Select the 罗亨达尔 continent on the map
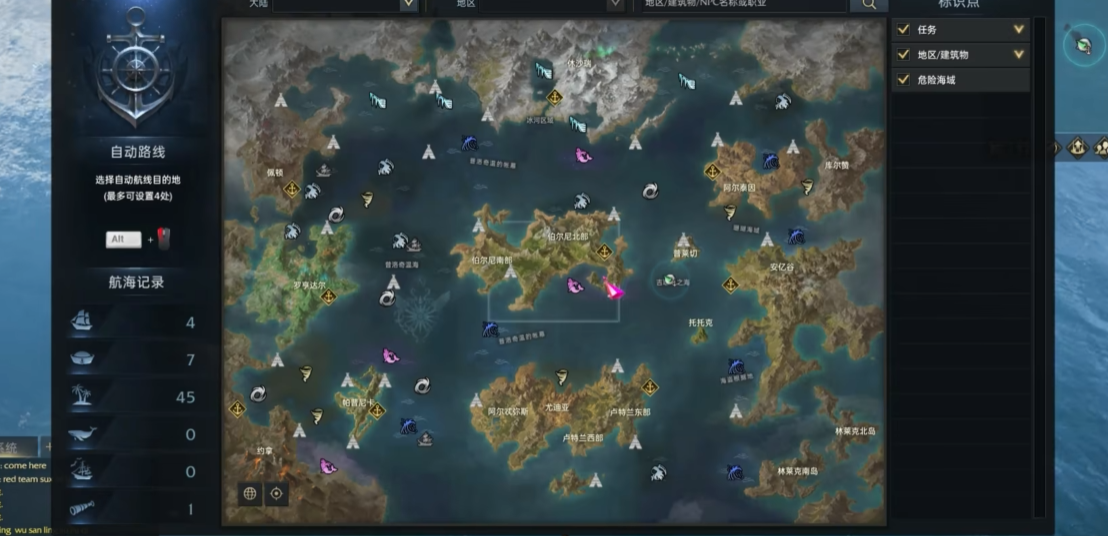Image resolution: width=1108 pixels, height=536 pixels. (309, 285)
